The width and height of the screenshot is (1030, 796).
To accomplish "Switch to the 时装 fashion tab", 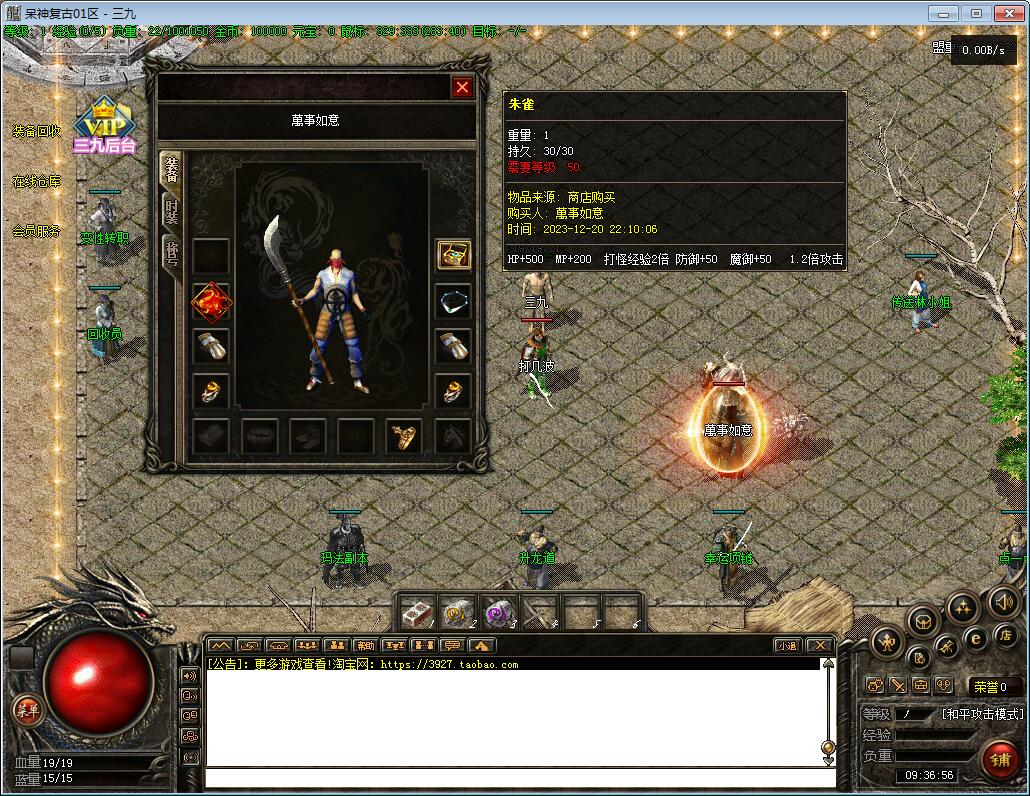I will 172,209.
